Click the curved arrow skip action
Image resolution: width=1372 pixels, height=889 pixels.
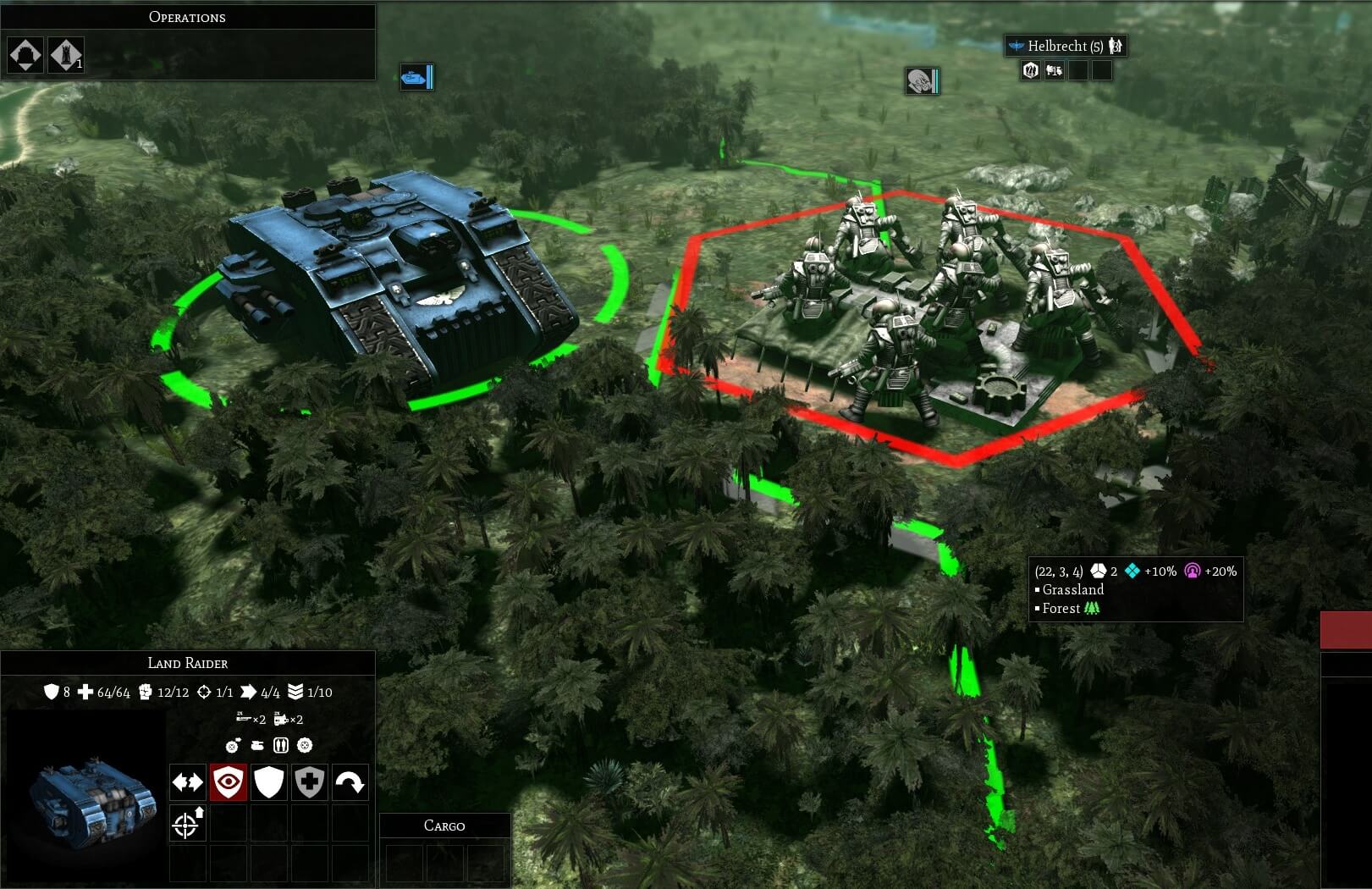pyautogui.click(x=350, y=782)
